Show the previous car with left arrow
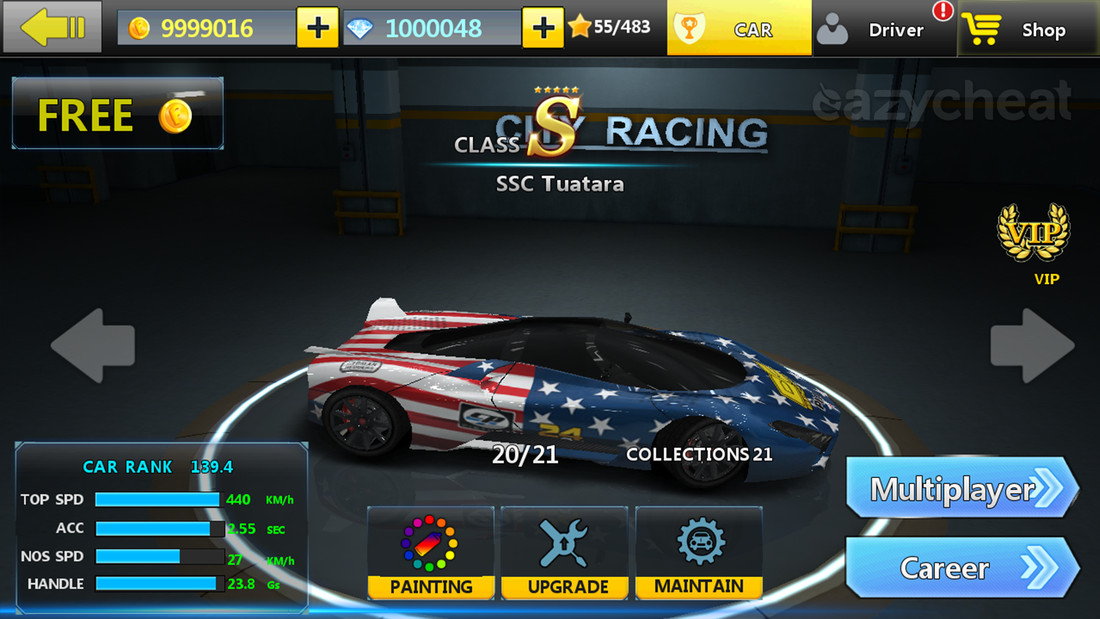This screenshot has height=619, width=1100. tap(93, 346)
